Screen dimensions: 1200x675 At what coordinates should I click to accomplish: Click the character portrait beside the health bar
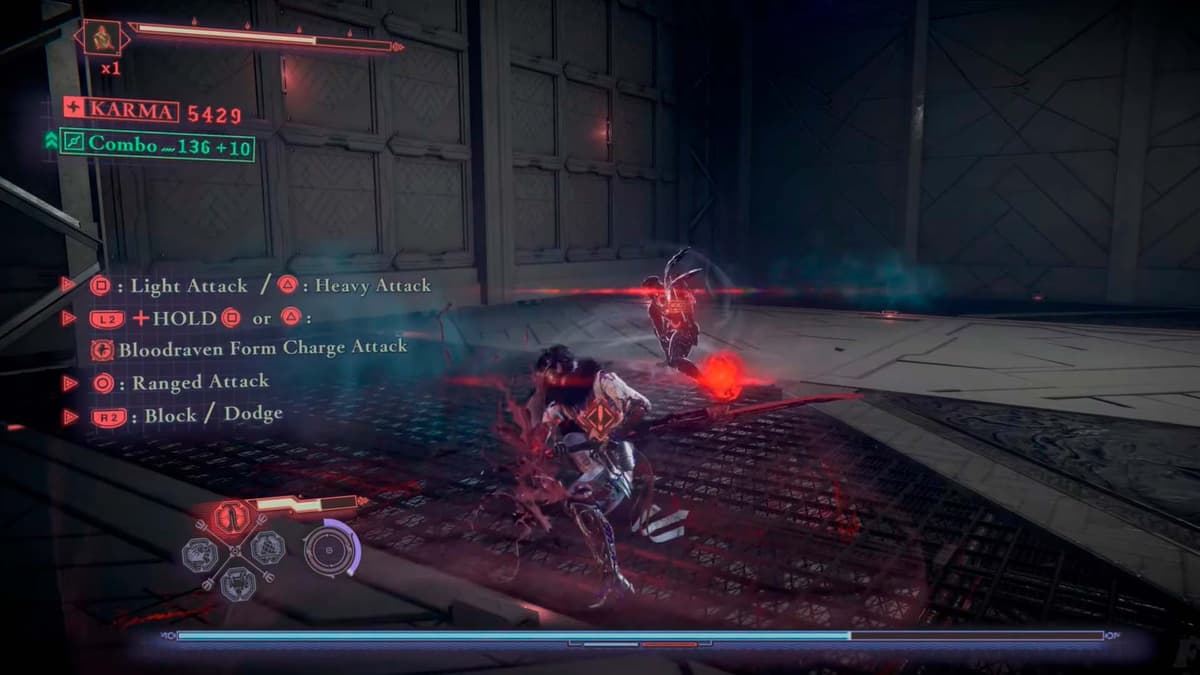(101, 39)
